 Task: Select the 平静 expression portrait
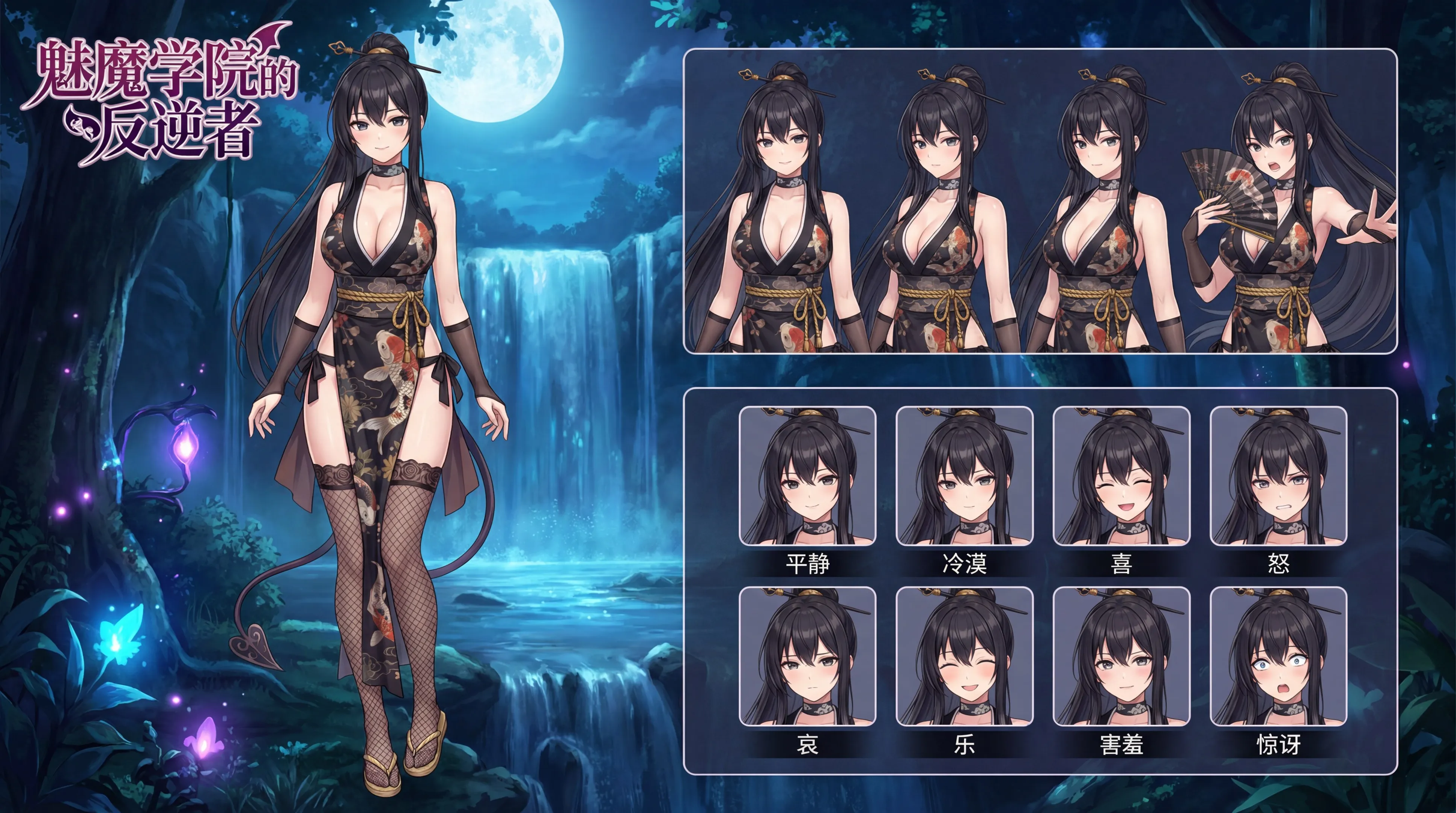tap(807, 476)
